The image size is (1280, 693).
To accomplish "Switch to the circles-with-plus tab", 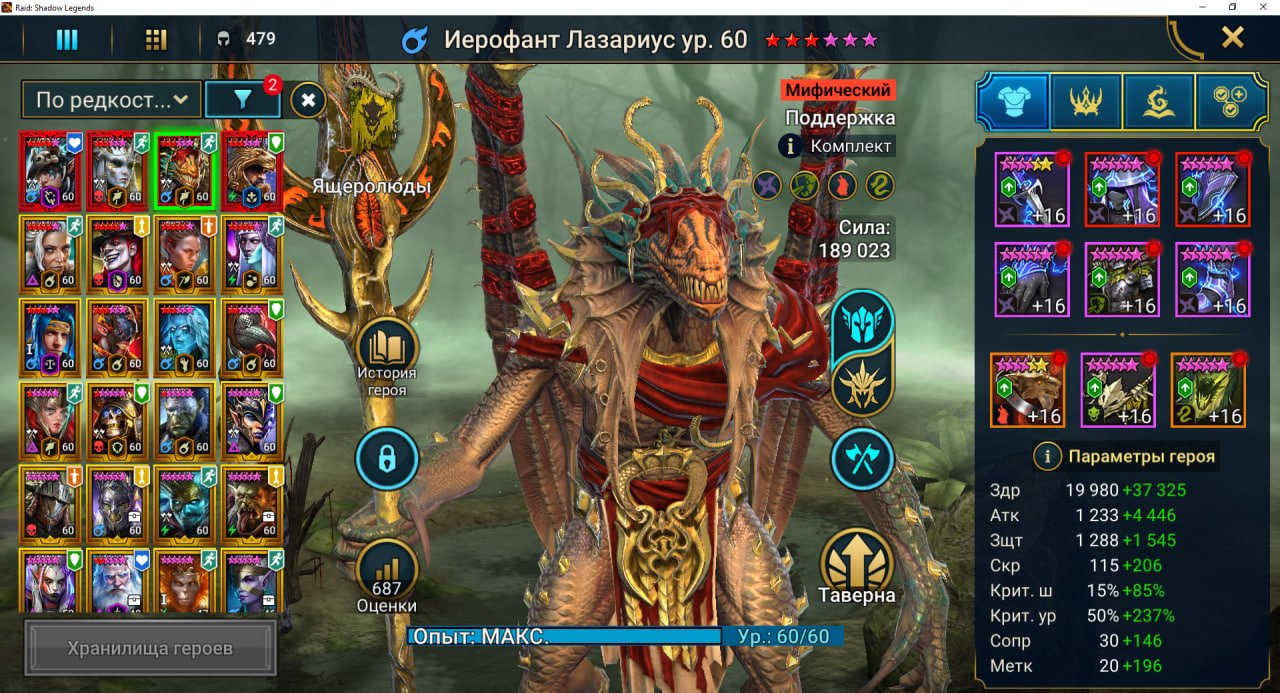I will point(1231,101).
